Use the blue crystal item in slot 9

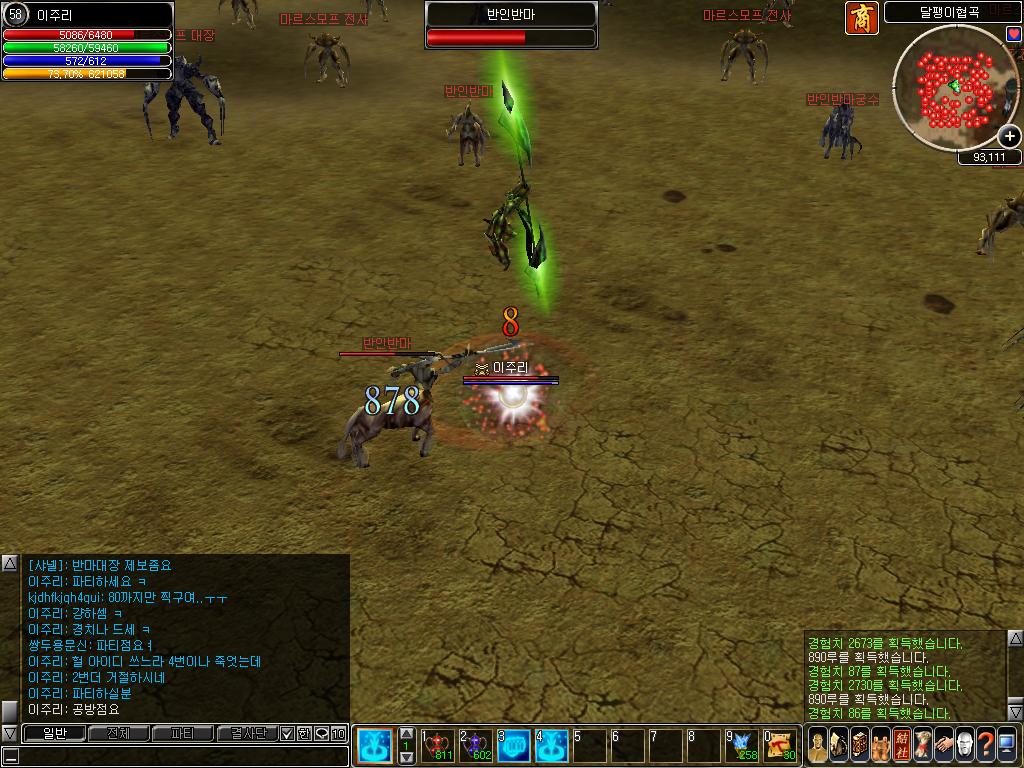tap(742, 745)
